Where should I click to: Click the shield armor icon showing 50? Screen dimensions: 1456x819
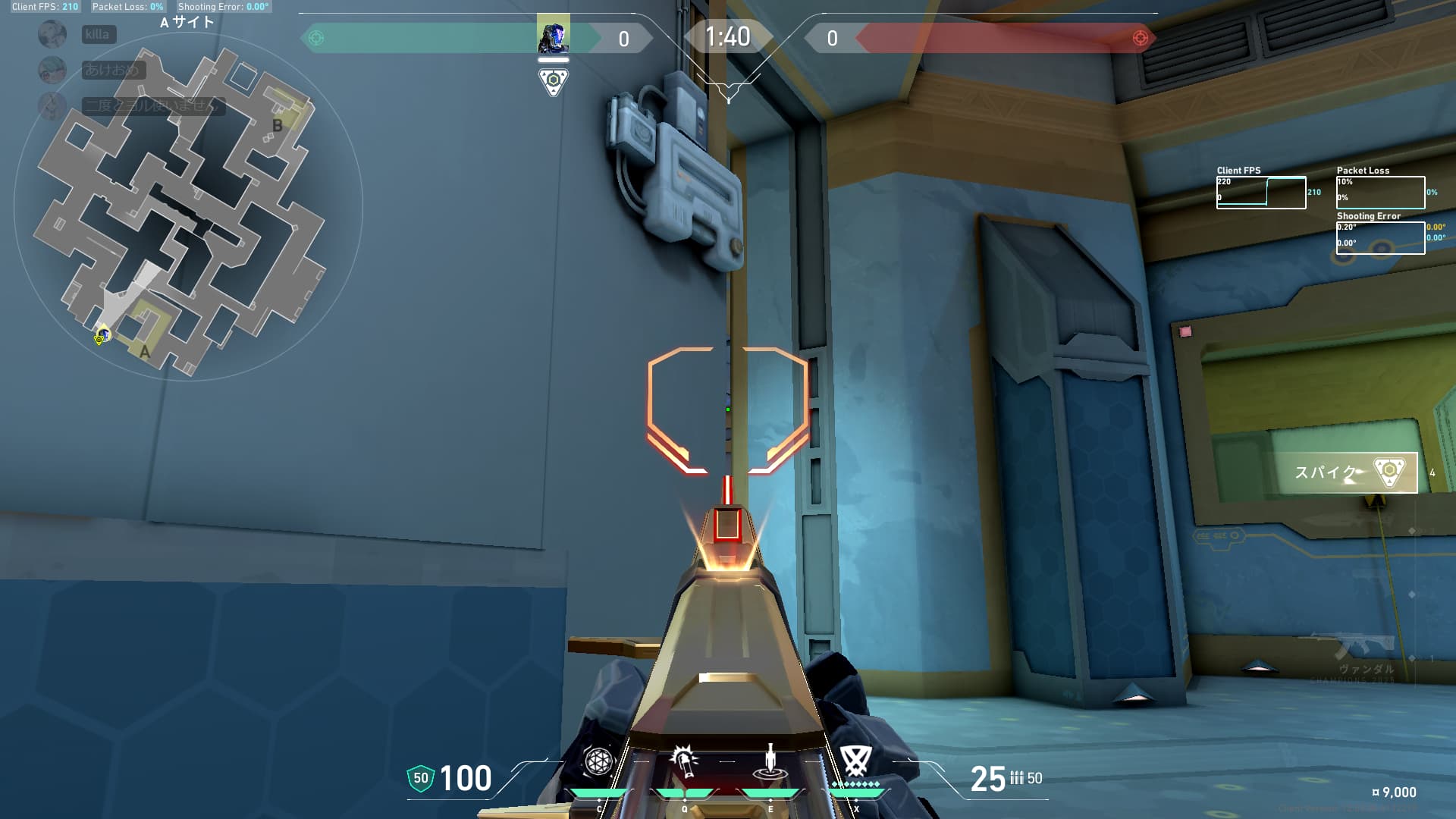(x=421, y=778)
